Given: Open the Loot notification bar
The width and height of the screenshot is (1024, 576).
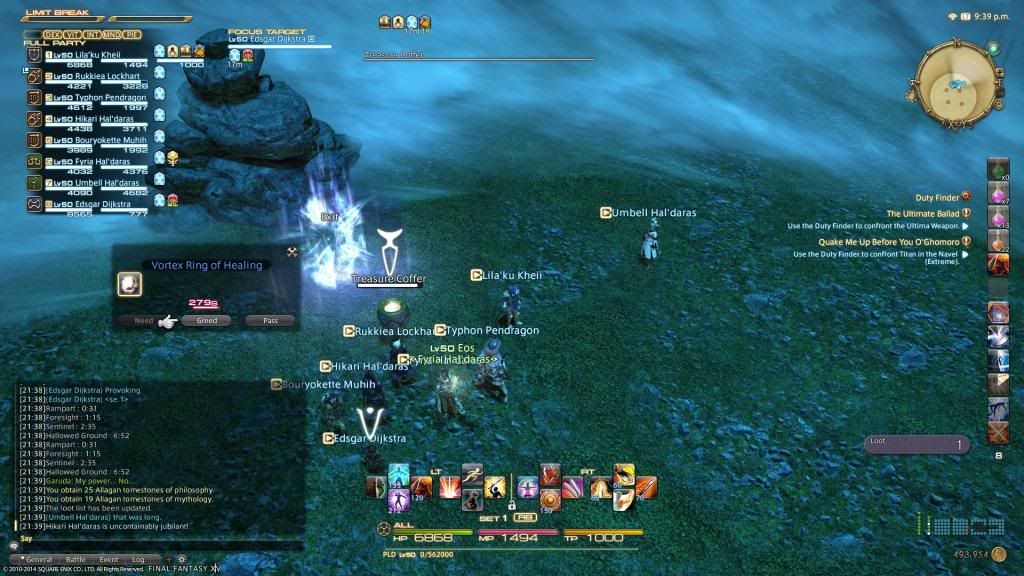Looking at the screenshot, I should point(916,445).
